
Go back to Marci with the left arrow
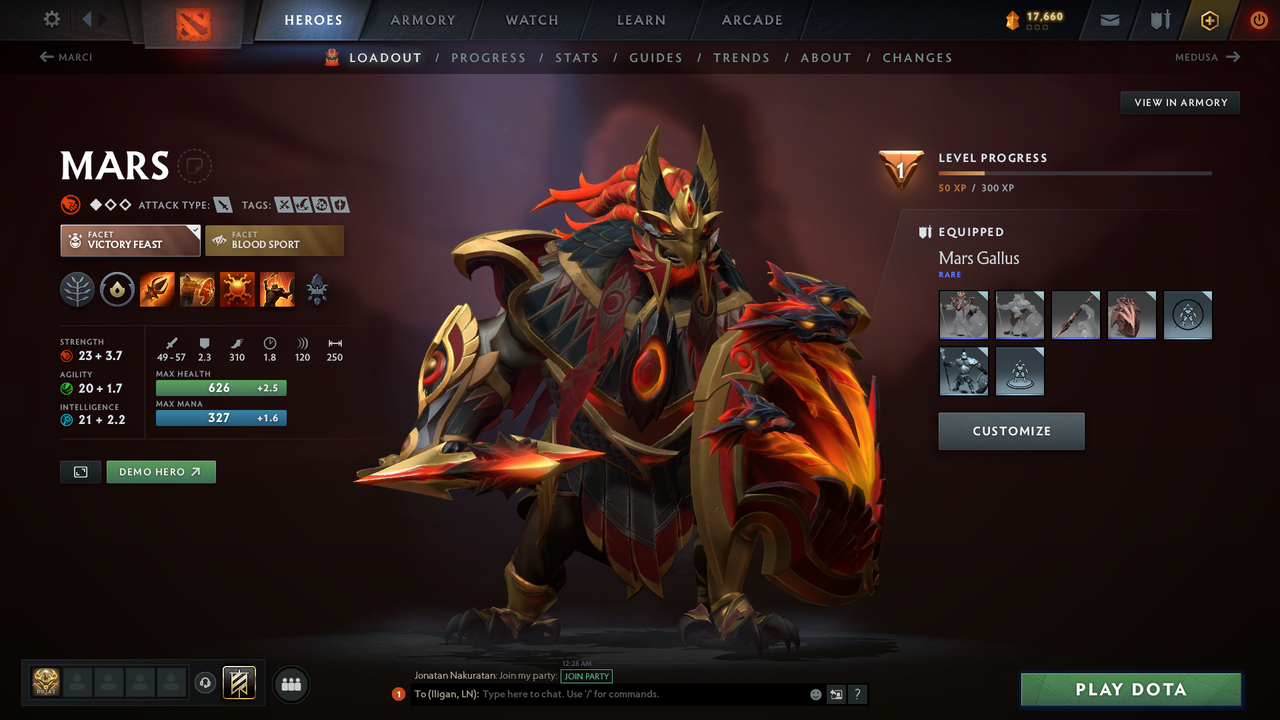[45, 57]
